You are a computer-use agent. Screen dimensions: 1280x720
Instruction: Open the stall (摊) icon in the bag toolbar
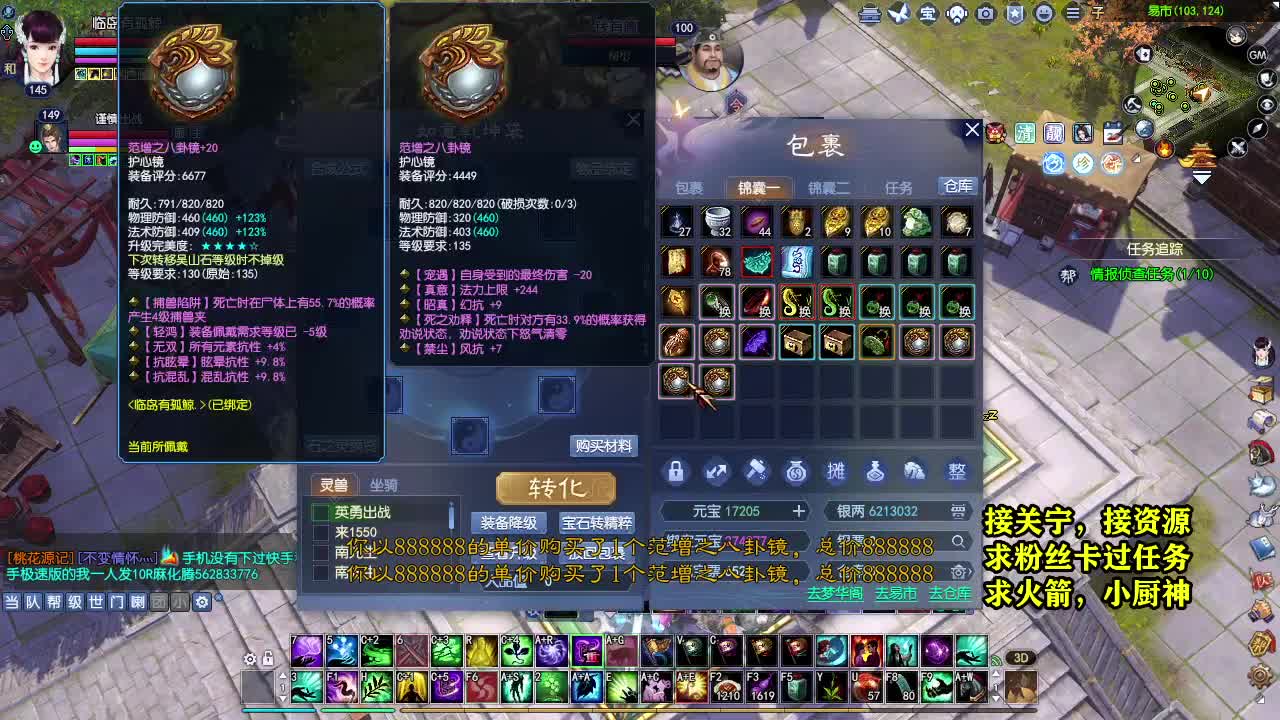pyautogui.click(x=836, y=472)
